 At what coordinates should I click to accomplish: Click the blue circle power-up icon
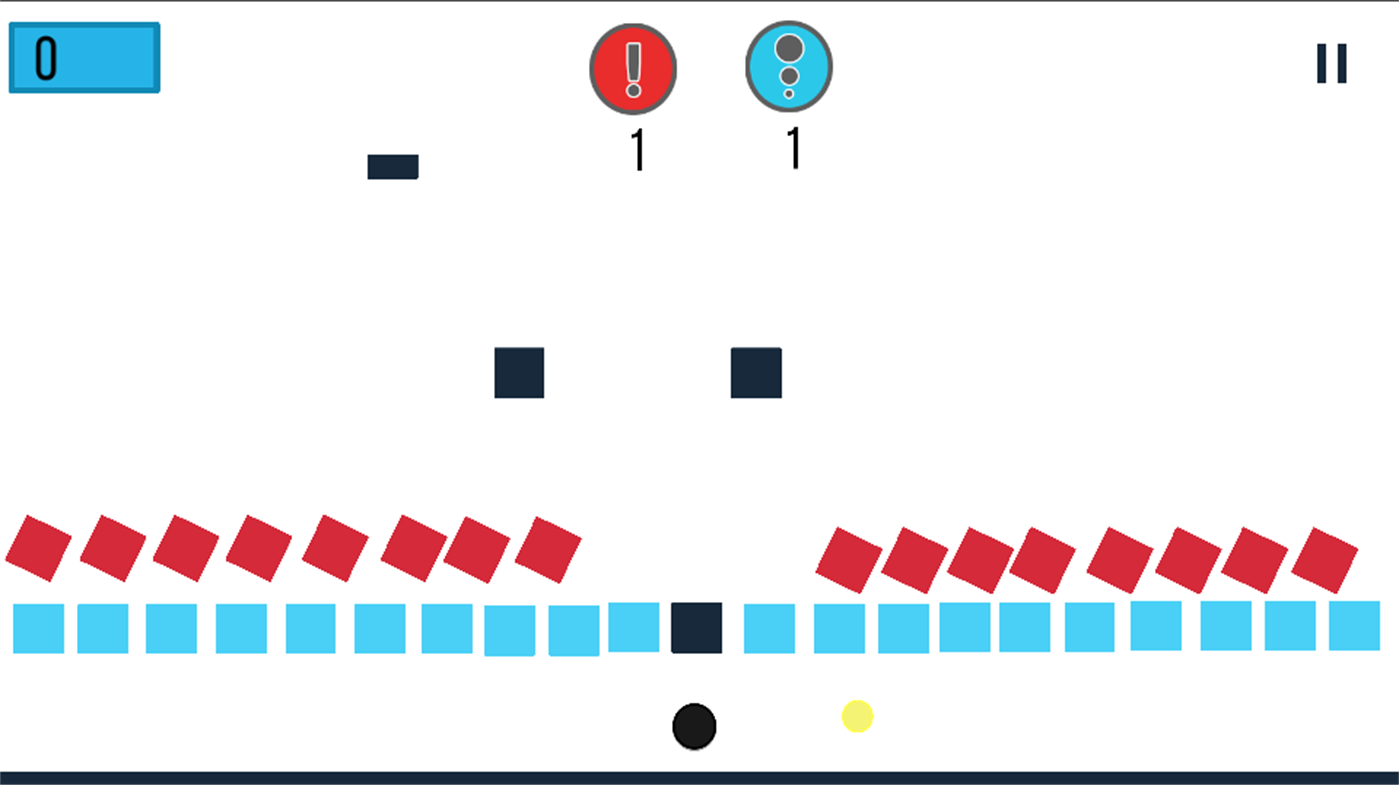click(789, 65)
